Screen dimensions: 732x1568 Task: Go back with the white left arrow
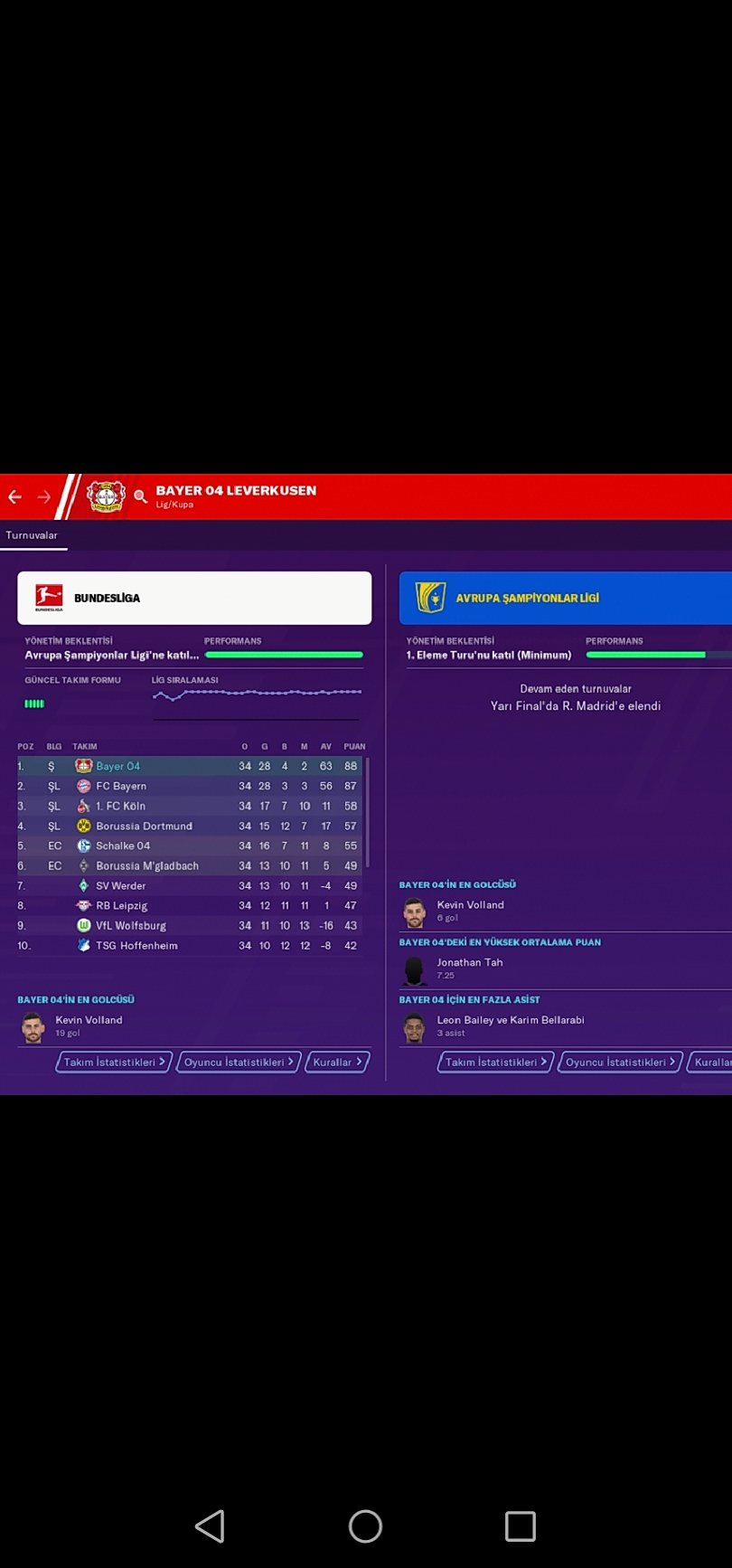click(x=15, y=496)
